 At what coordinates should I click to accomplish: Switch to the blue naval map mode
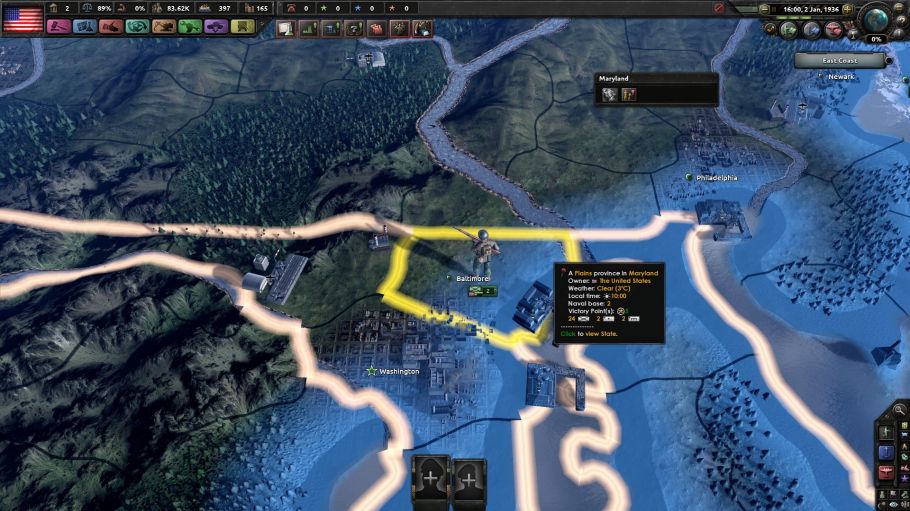pos(884,450)
